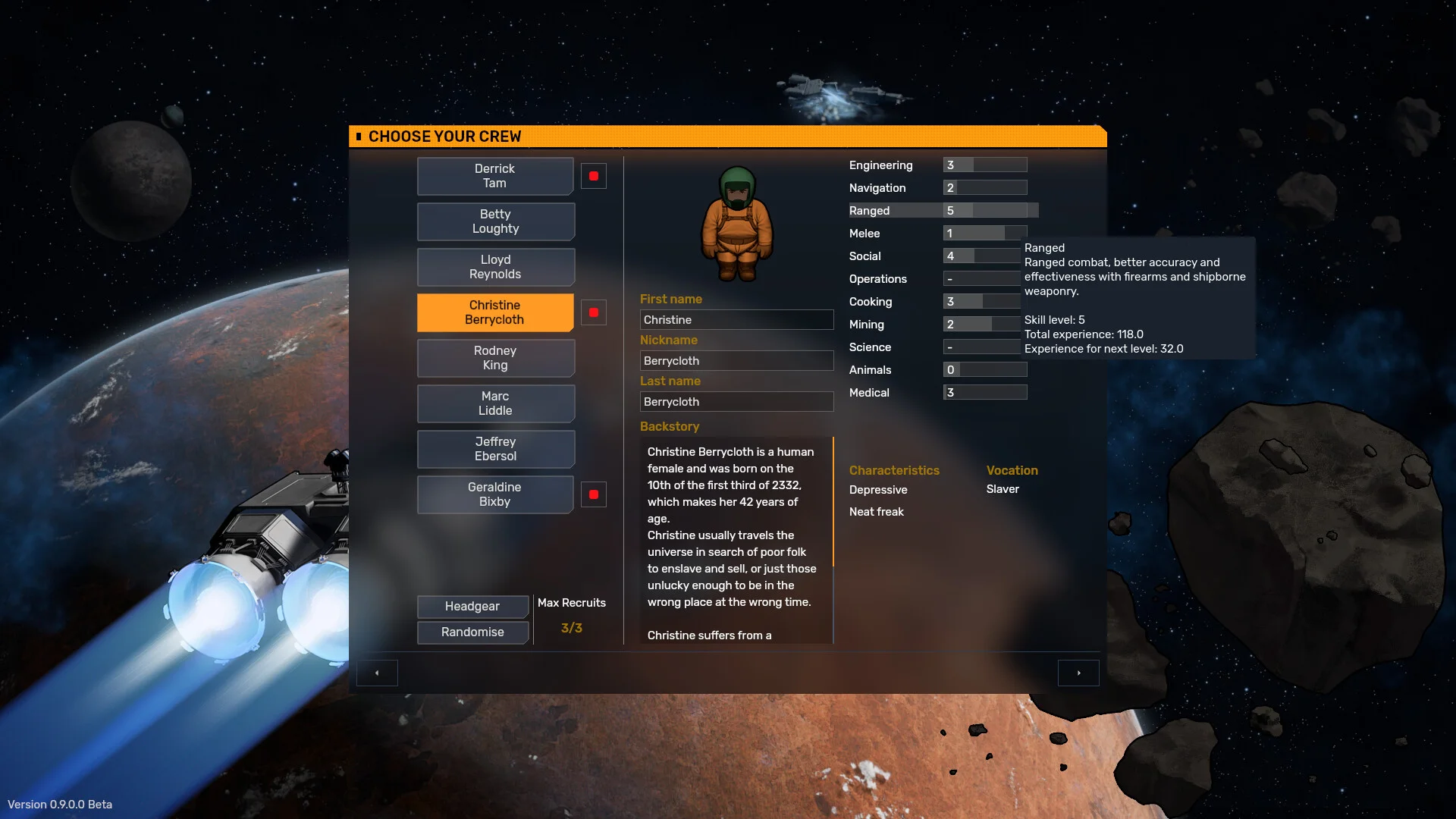Edit the First name field
Viewport: 1456px width, 819px height.
736,320
